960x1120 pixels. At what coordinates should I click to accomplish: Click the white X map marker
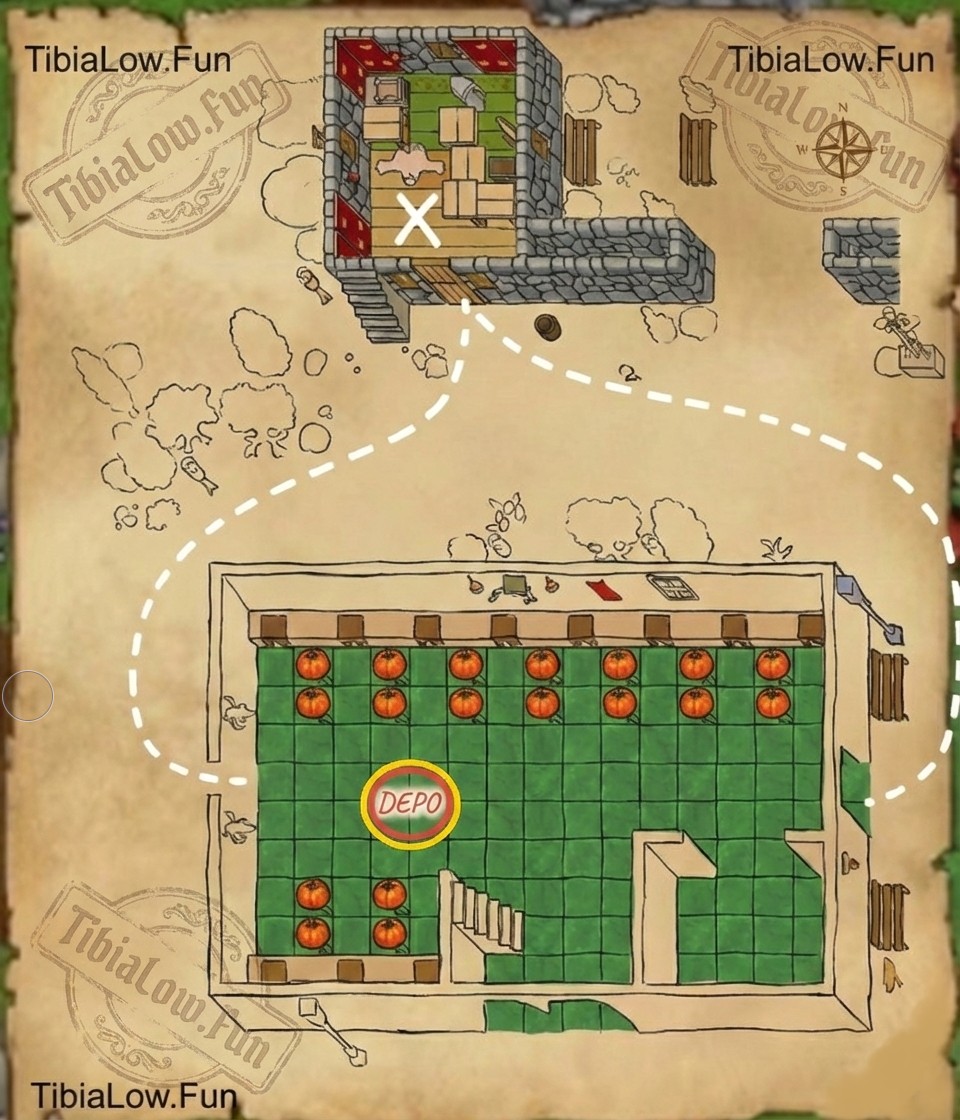417,220
